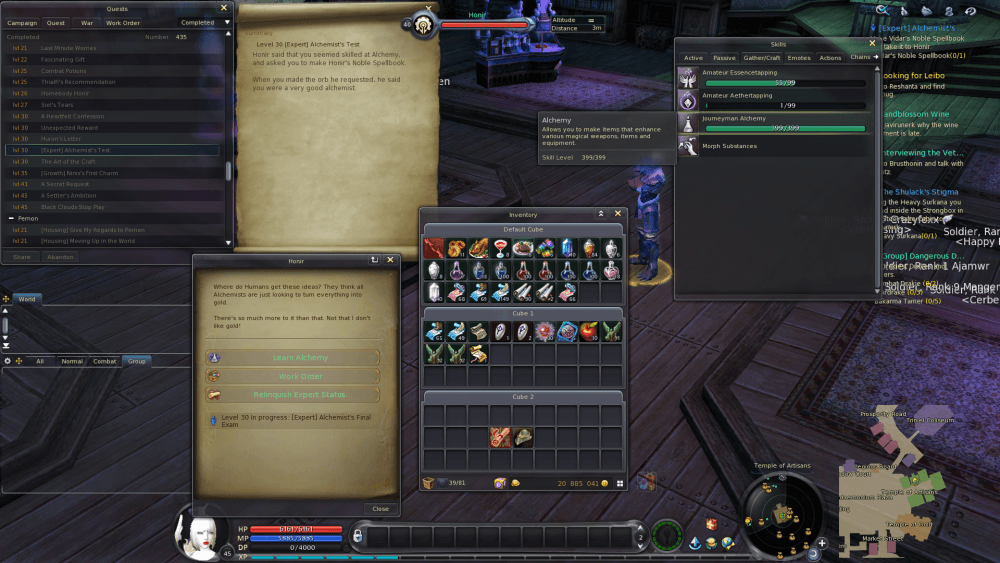The height and width of the screenshot is (563, 1000).
Task: Open the Group chat tab
Action: [x=135, y=361]
